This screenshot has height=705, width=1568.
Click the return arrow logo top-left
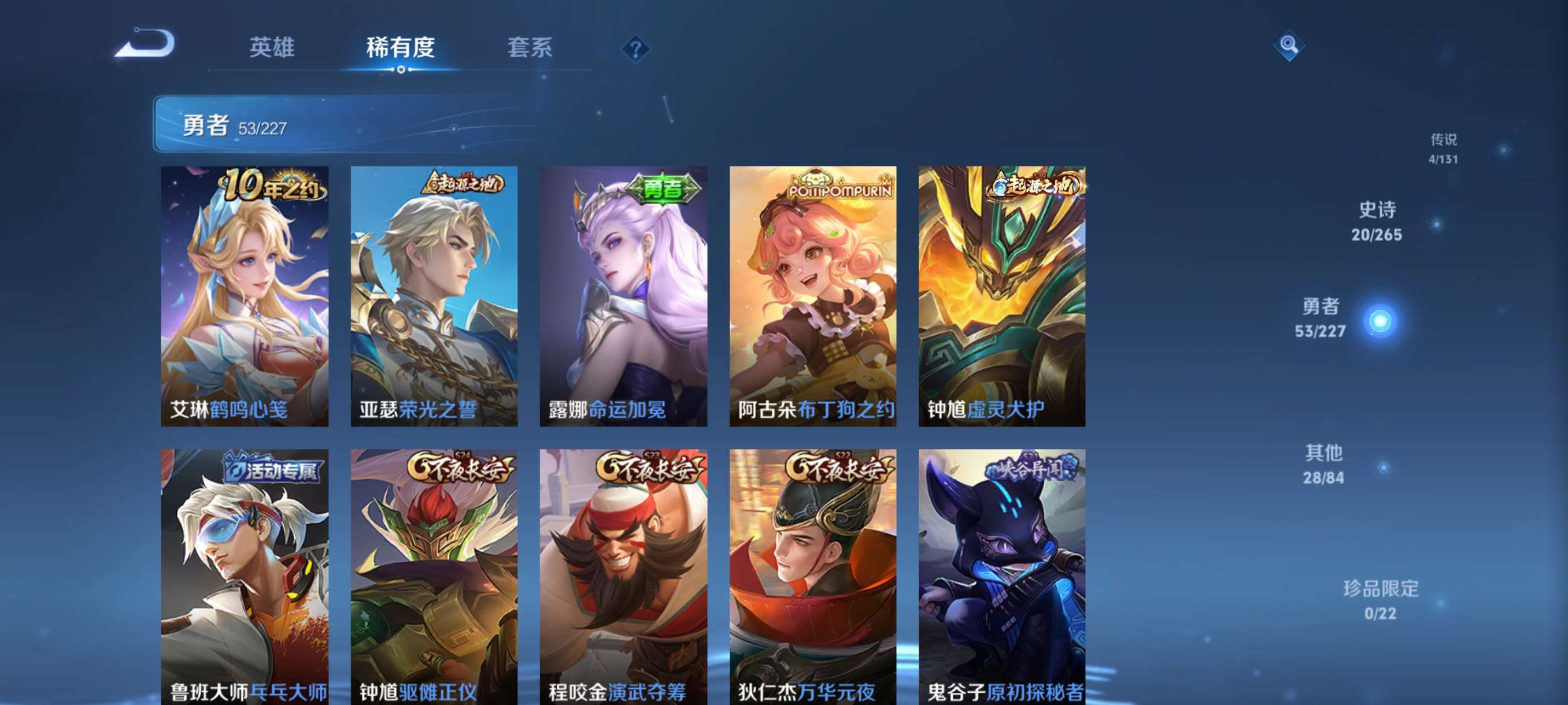pos(146,46)
